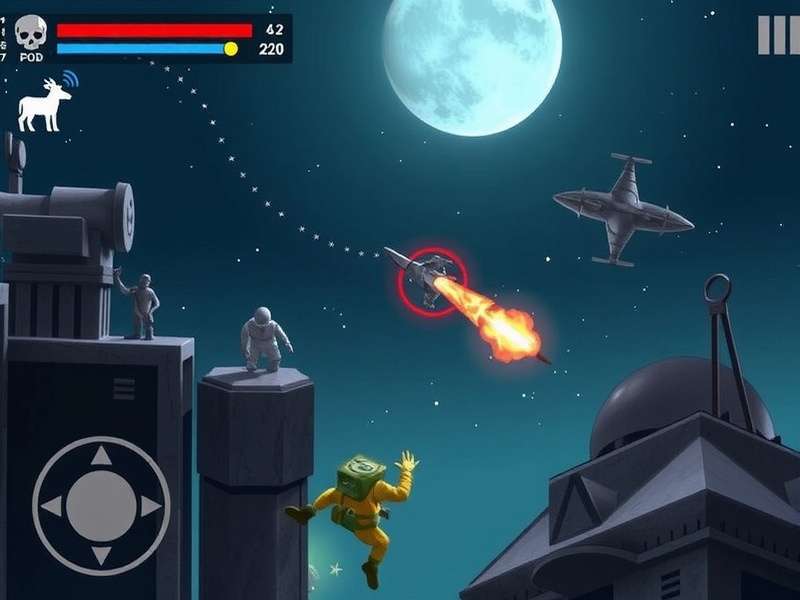Click the center knob of the joystick
This screenshot has width=800, height=600.
pos(101,505)
